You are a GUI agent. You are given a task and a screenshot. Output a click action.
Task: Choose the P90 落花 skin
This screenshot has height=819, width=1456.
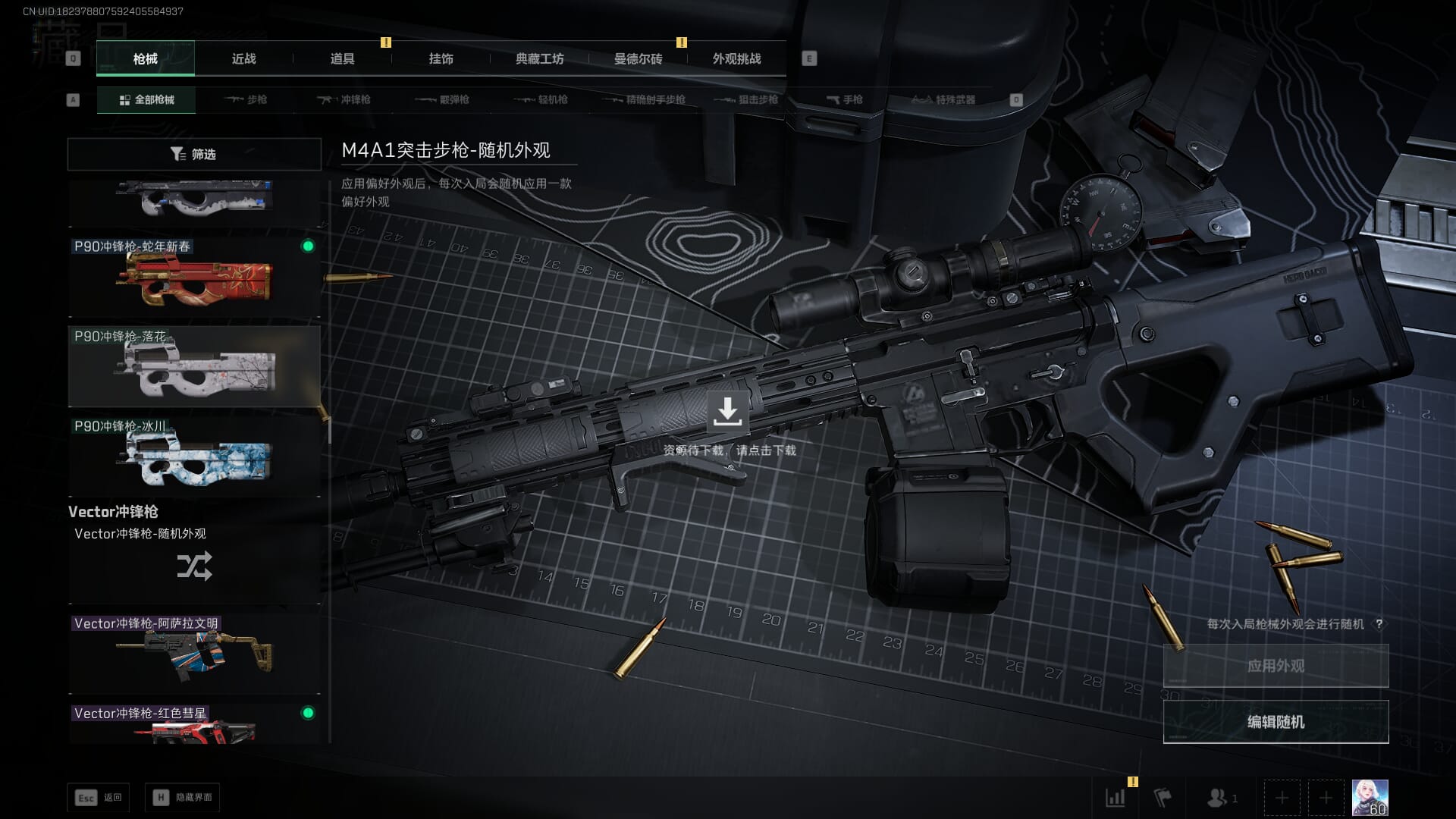coord(194,367)
